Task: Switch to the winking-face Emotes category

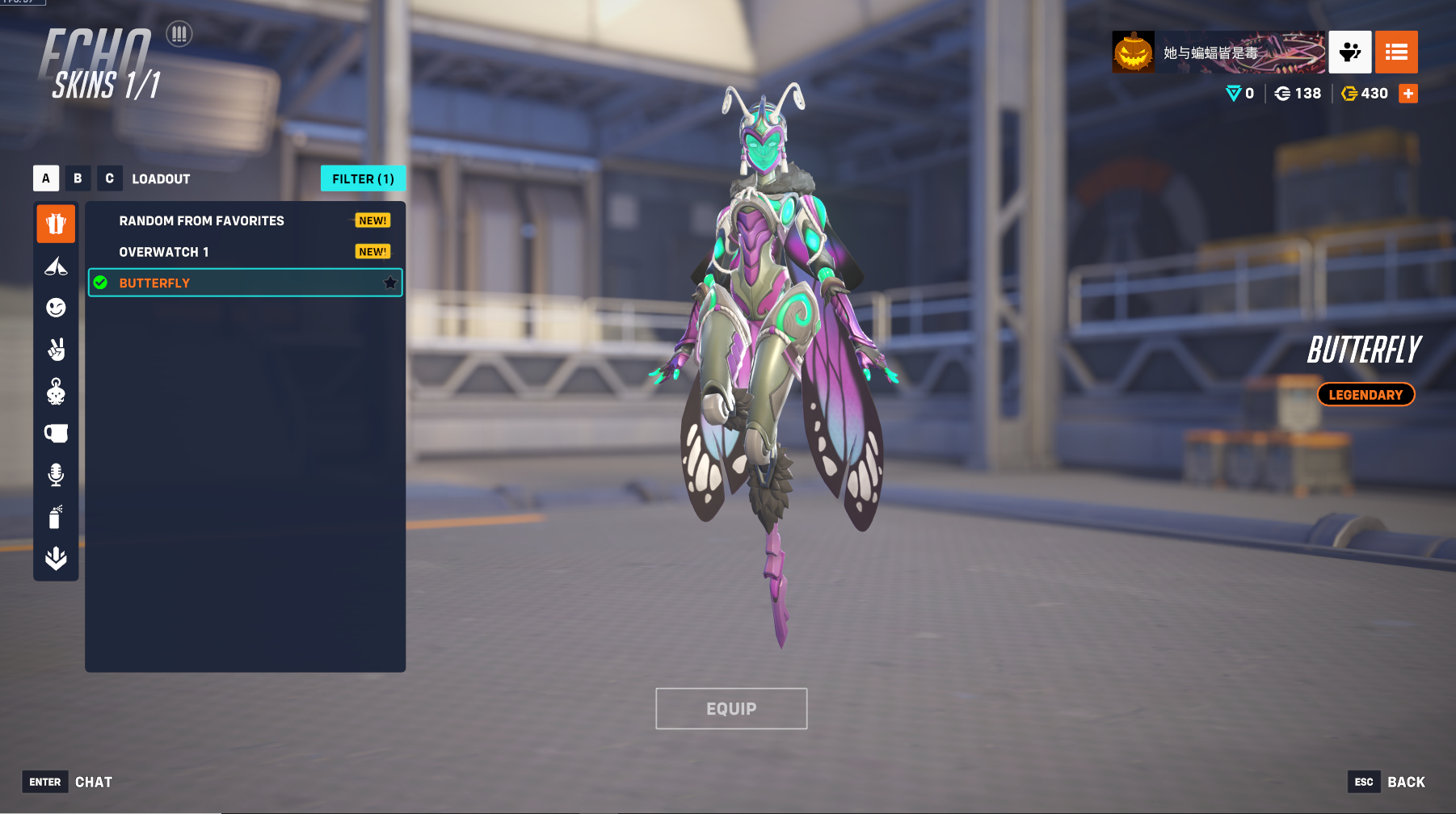Action: click(56, 308)
